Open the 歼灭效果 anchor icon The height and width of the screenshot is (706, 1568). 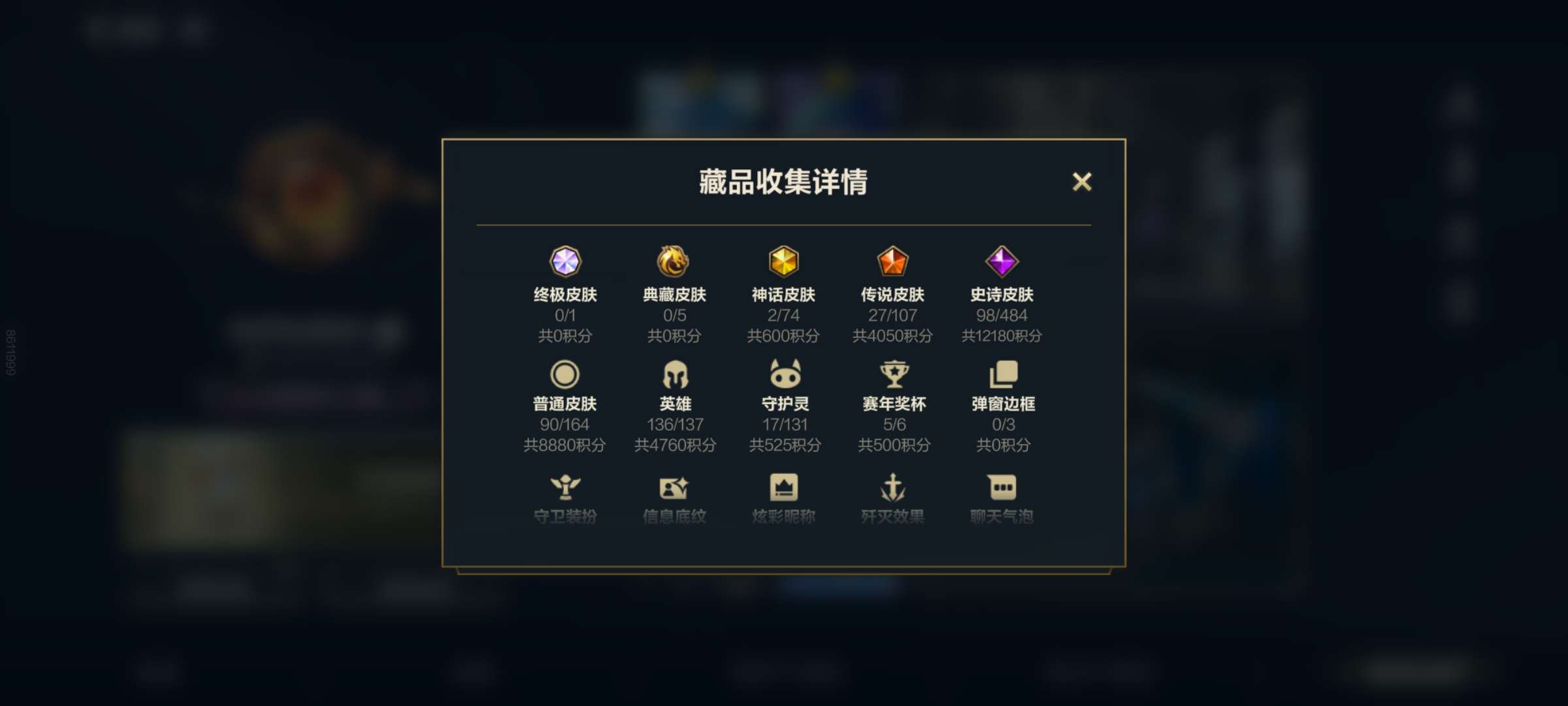click(x=892, y=487)
